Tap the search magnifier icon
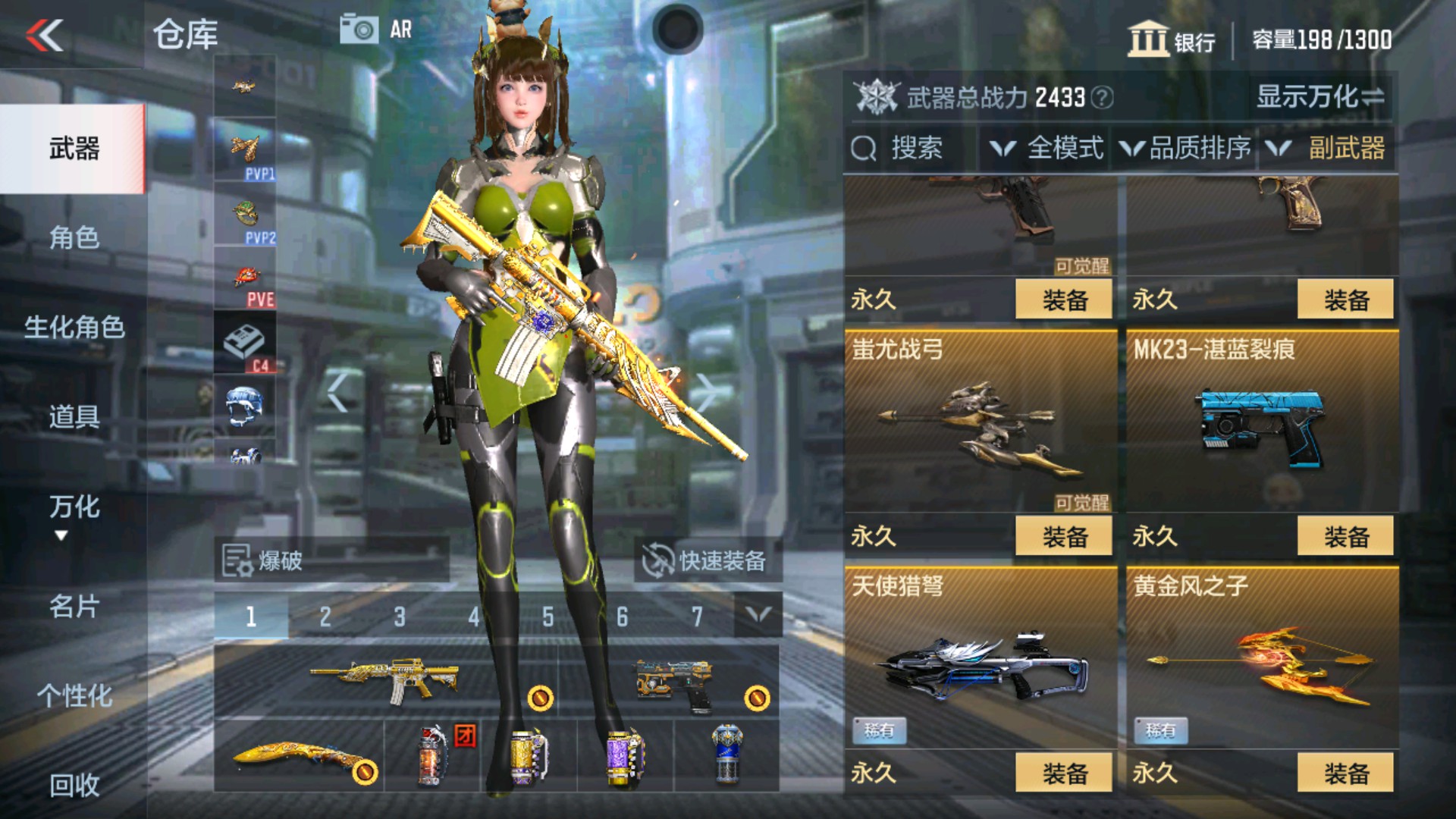The height and width of the screenshot is (819, 1456). pos(862,149)
